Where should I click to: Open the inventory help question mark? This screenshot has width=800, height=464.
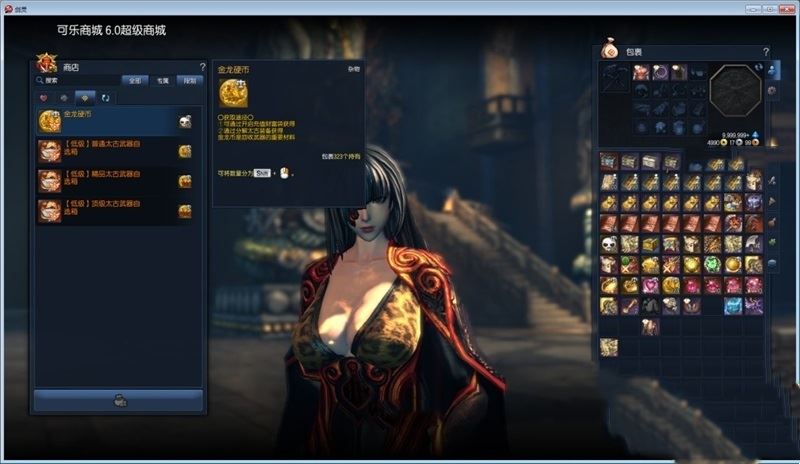point(766,52)
